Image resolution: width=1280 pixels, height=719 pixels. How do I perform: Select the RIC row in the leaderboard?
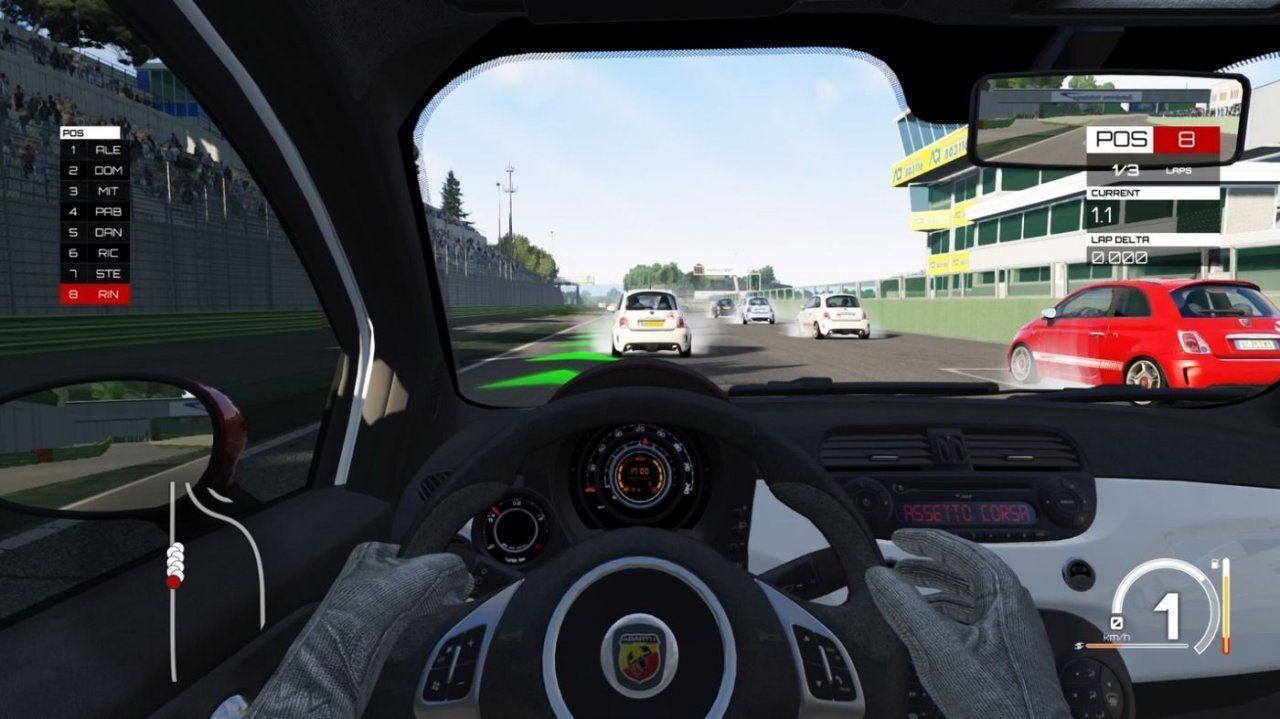95,253
